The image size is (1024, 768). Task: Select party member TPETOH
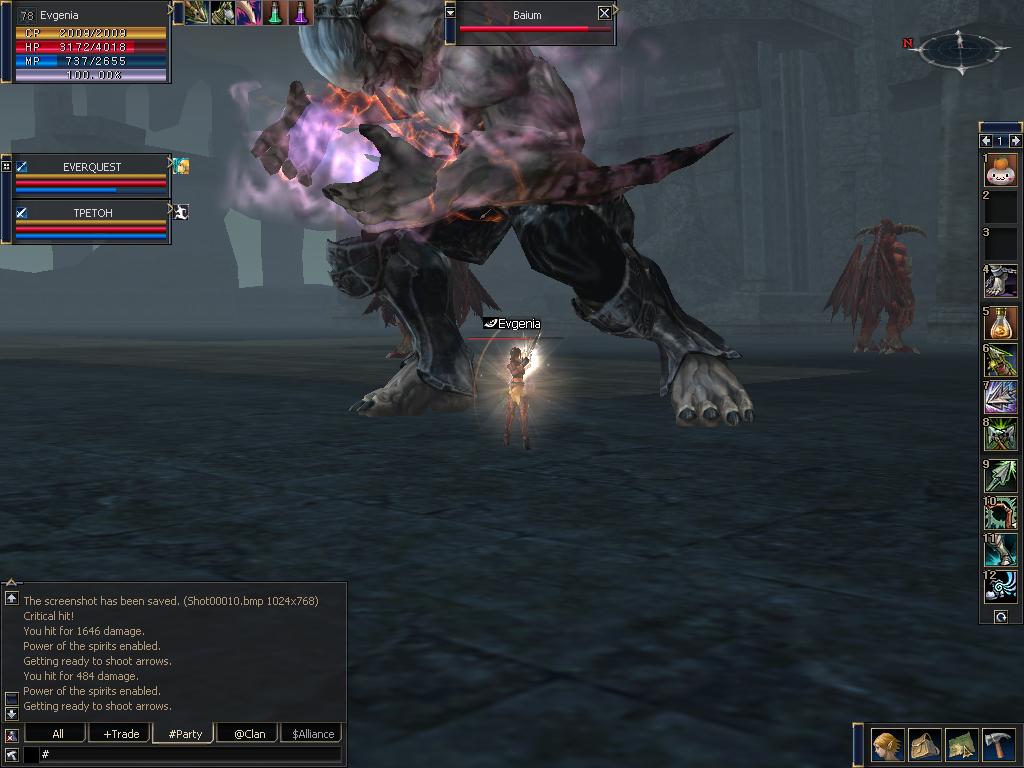[92, 213]
